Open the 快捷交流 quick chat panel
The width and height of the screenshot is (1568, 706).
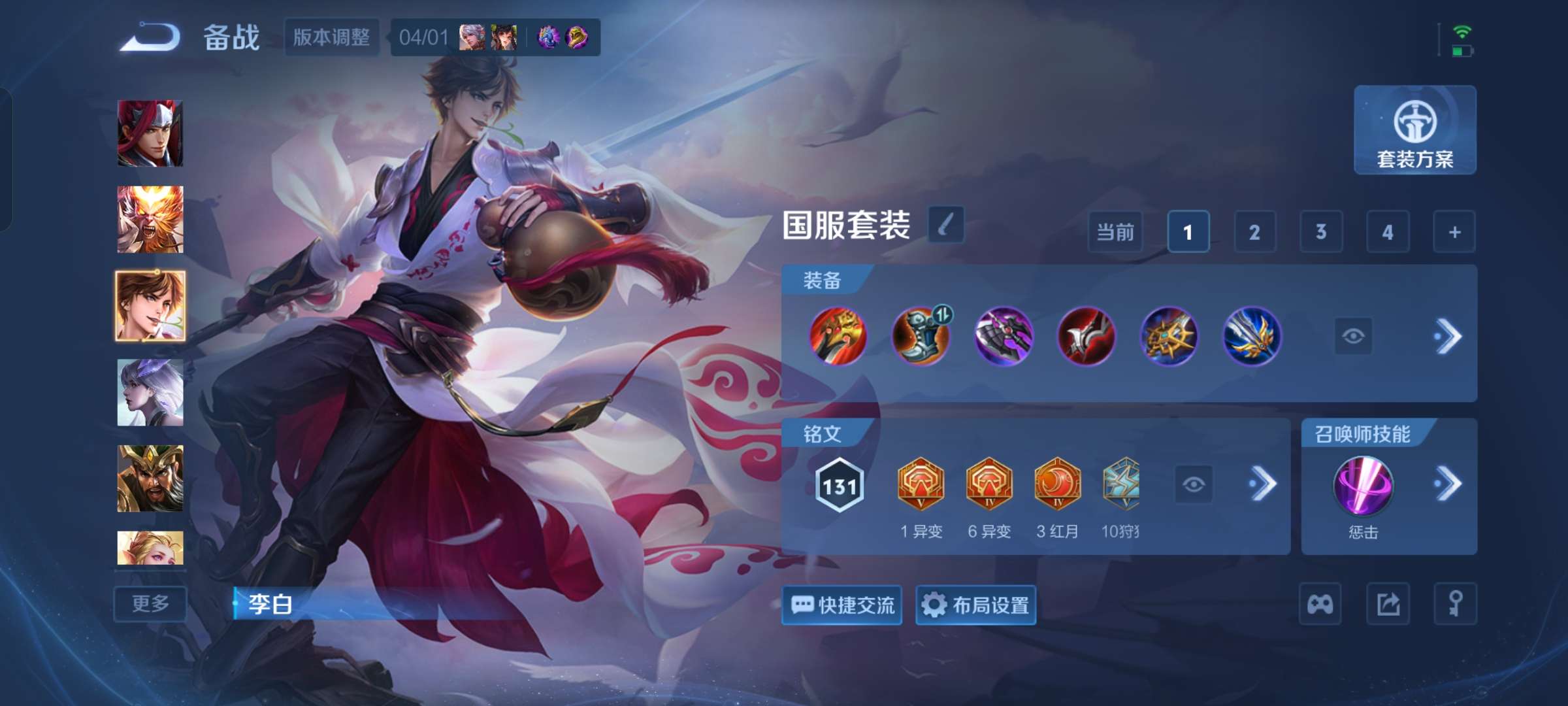(841, 605)
